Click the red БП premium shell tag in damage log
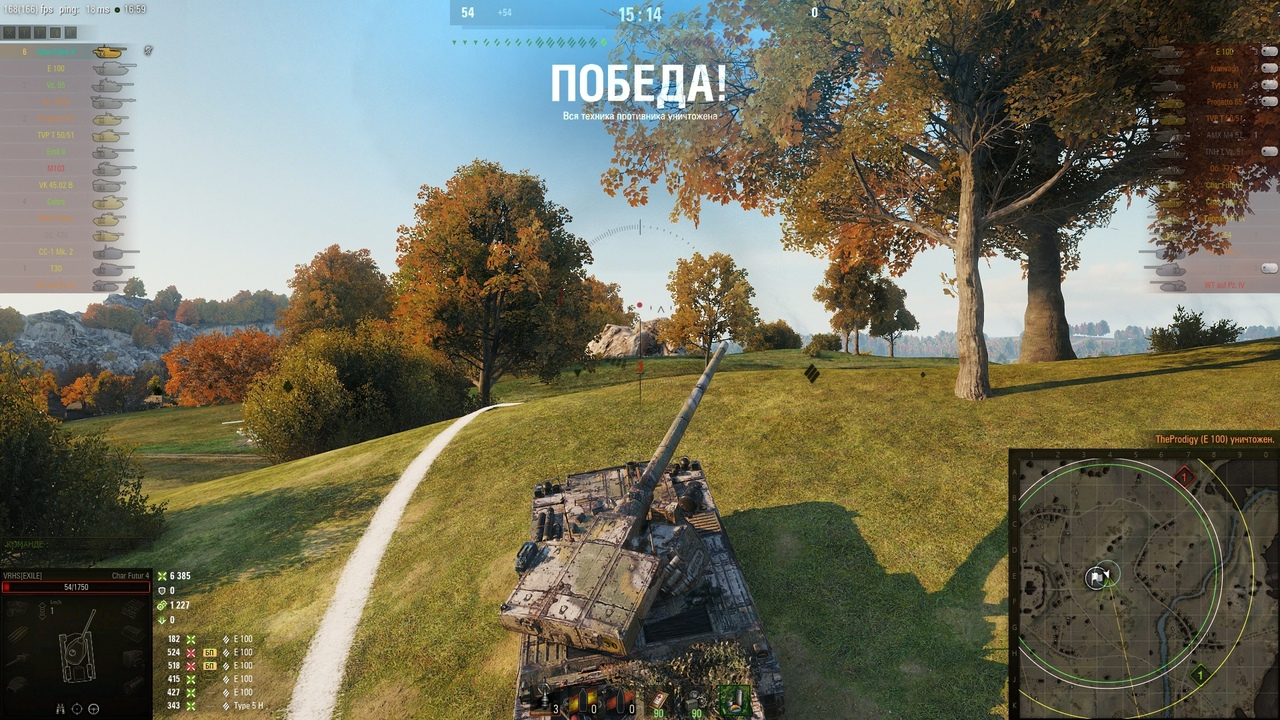1280x720 pixels. [x=209, y=653]
